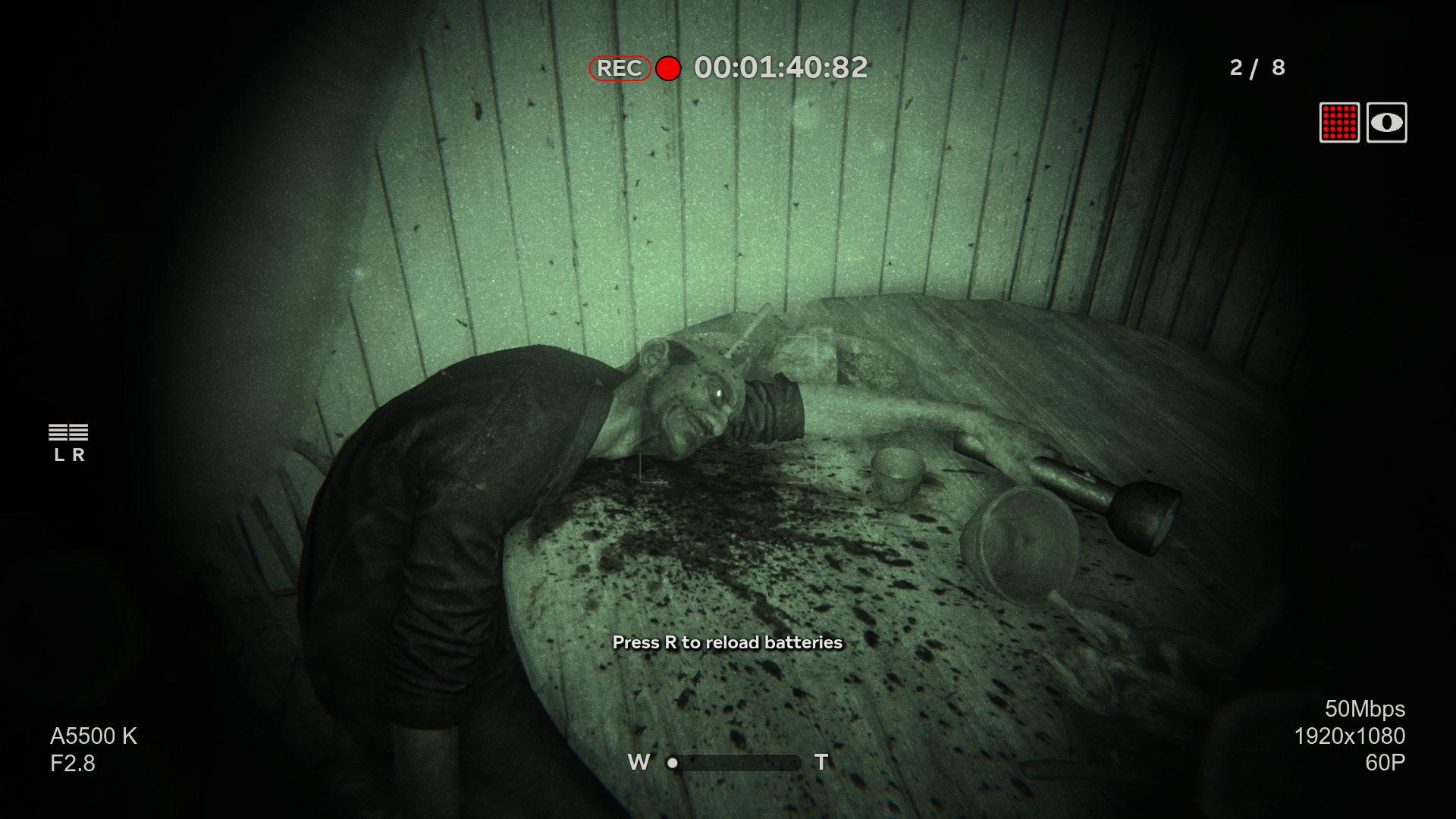
Task: Toggle the night vision eye icon
Action: [1389, 122]
